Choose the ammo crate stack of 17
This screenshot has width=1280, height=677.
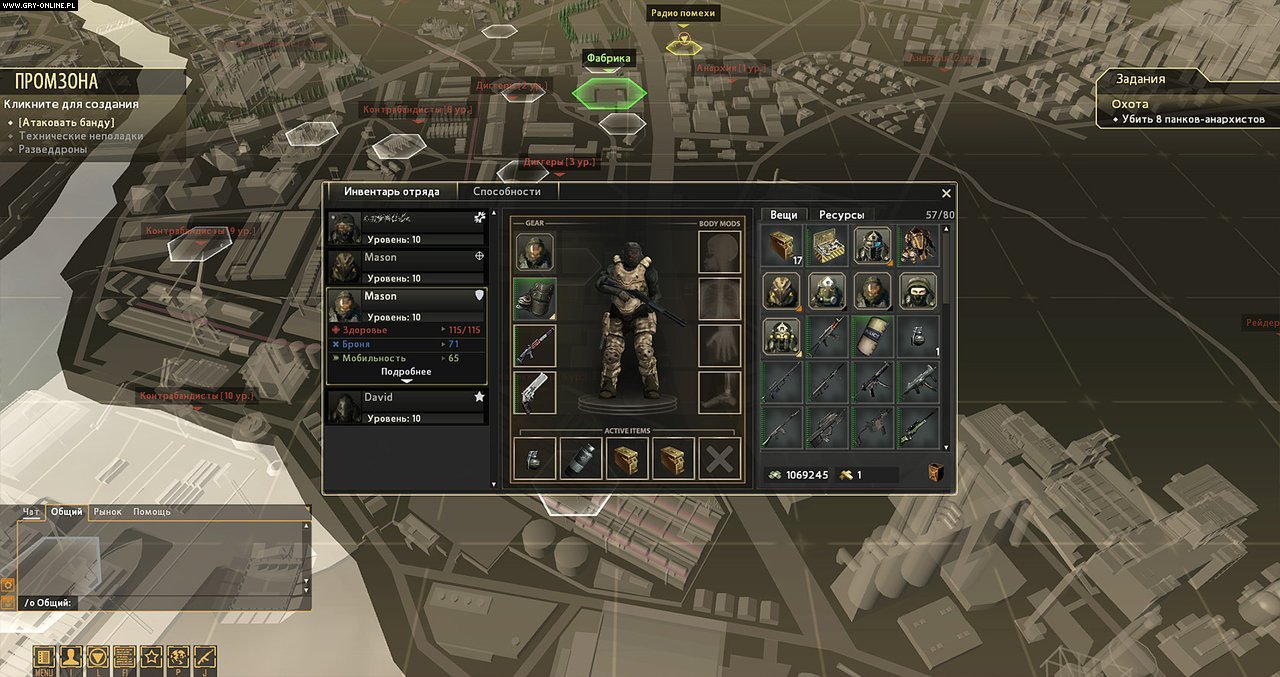point(782,246)
